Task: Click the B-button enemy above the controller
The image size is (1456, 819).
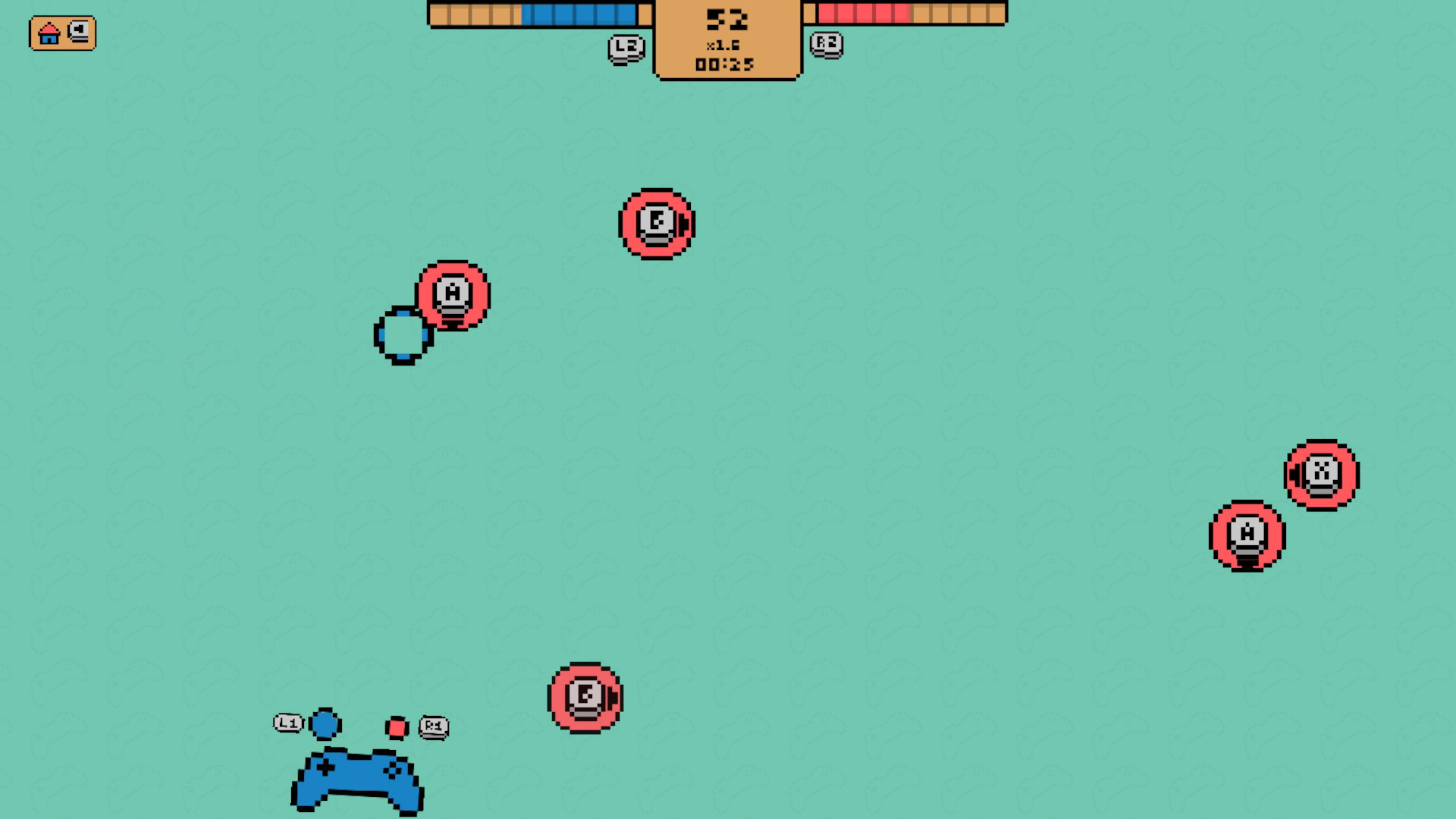Action: [585, 698]
